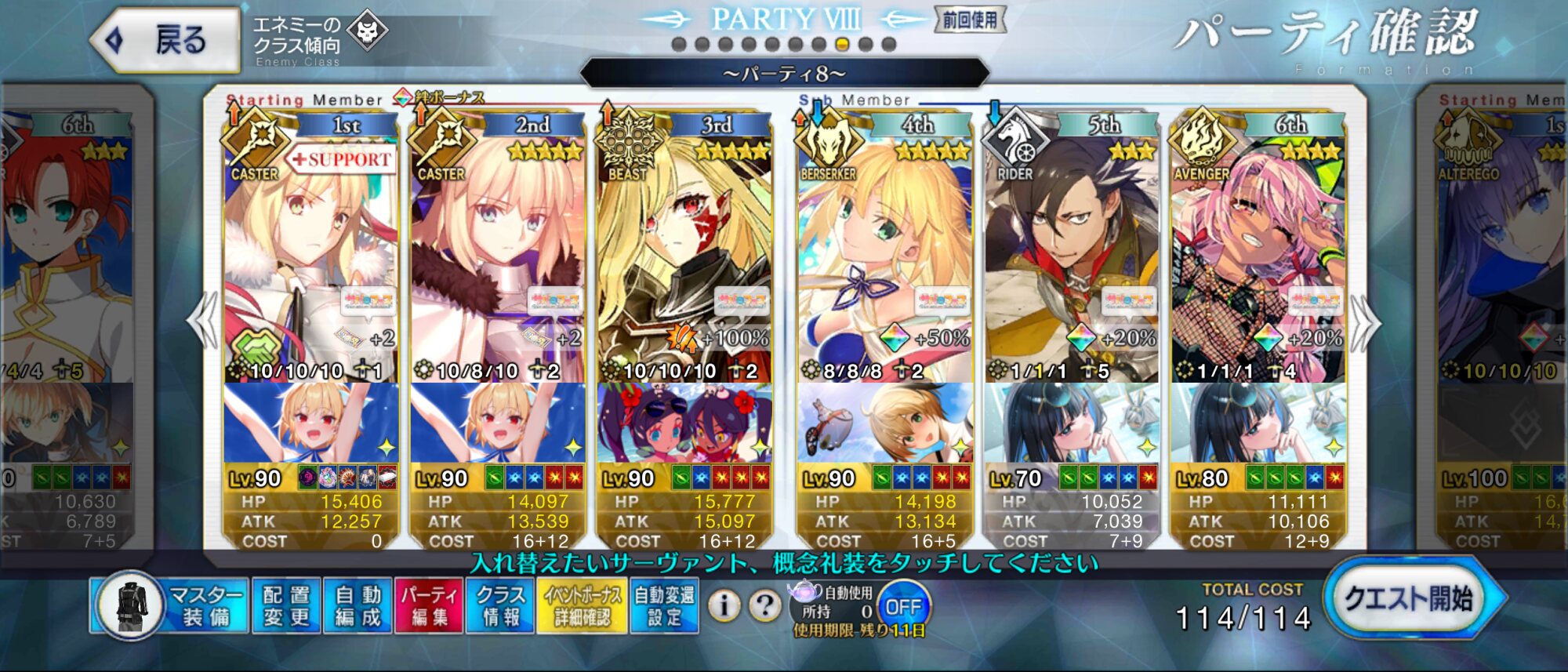Screen dimensions: 1568x672
Task: Show the previous party with left arrow
Action: [x=202, y=321]
